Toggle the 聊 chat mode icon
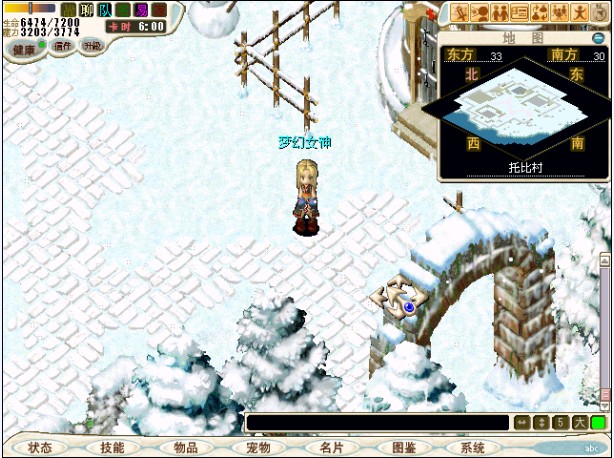The width and height of the screenshot is (614, 458). click(85, 10)
